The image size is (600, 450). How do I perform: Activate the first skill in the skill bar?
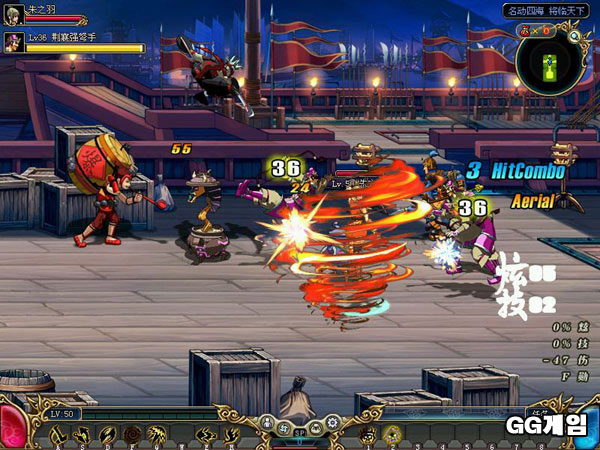click(x=59, y=434)
